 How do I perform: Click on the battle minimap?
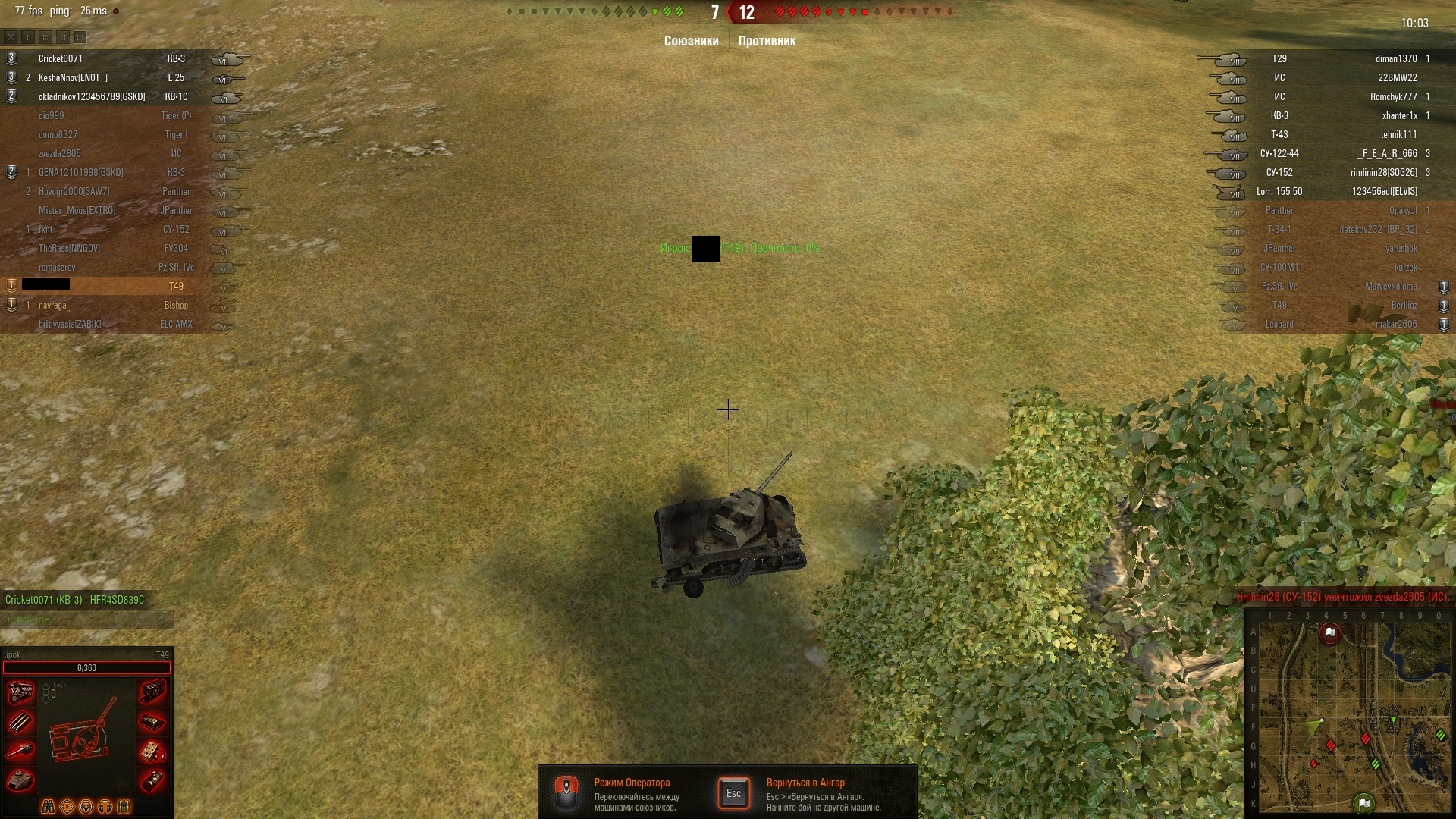pyautogui.click(x=1350, y=717)
